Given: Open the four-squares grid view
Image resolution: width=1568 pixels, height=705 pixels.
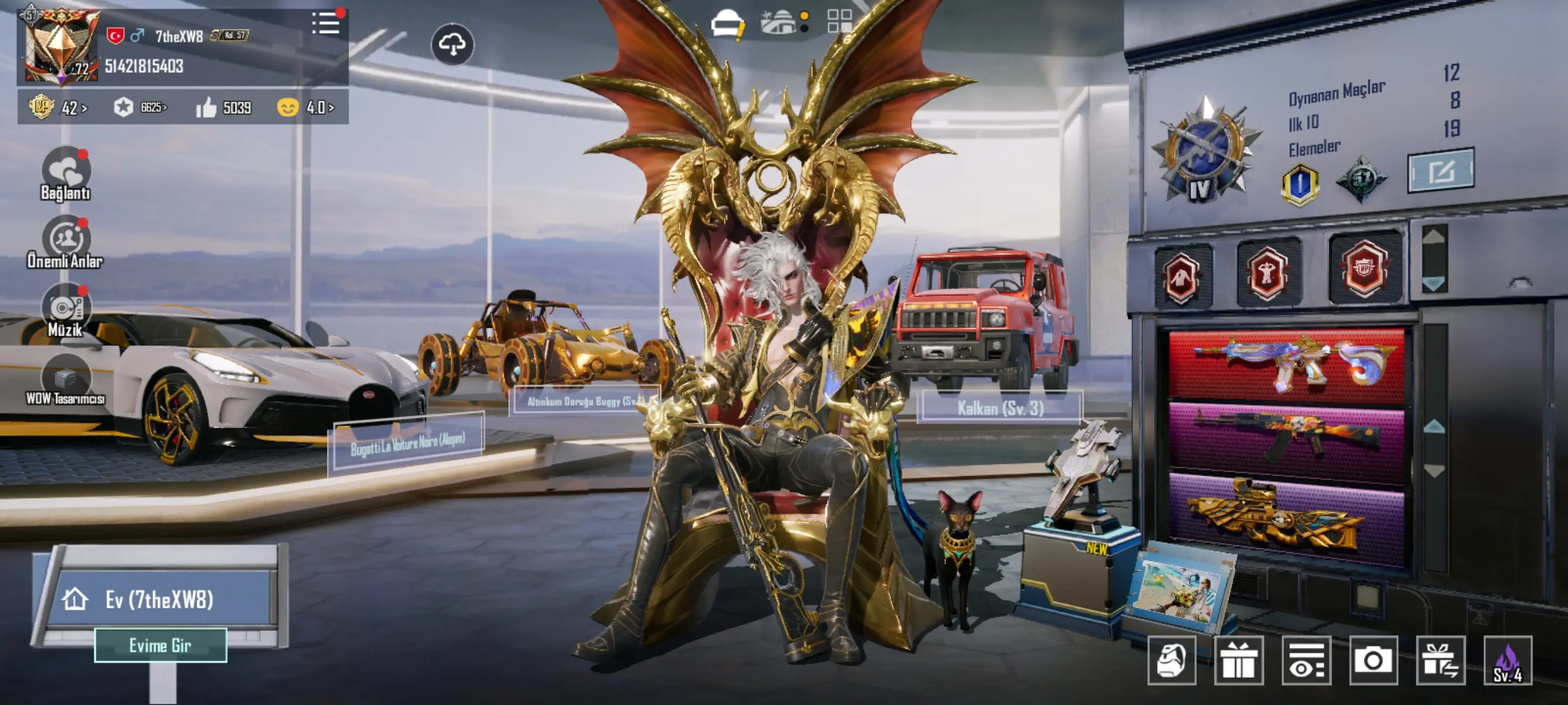Looking at the screenshot, I should [x=840, y=21].
